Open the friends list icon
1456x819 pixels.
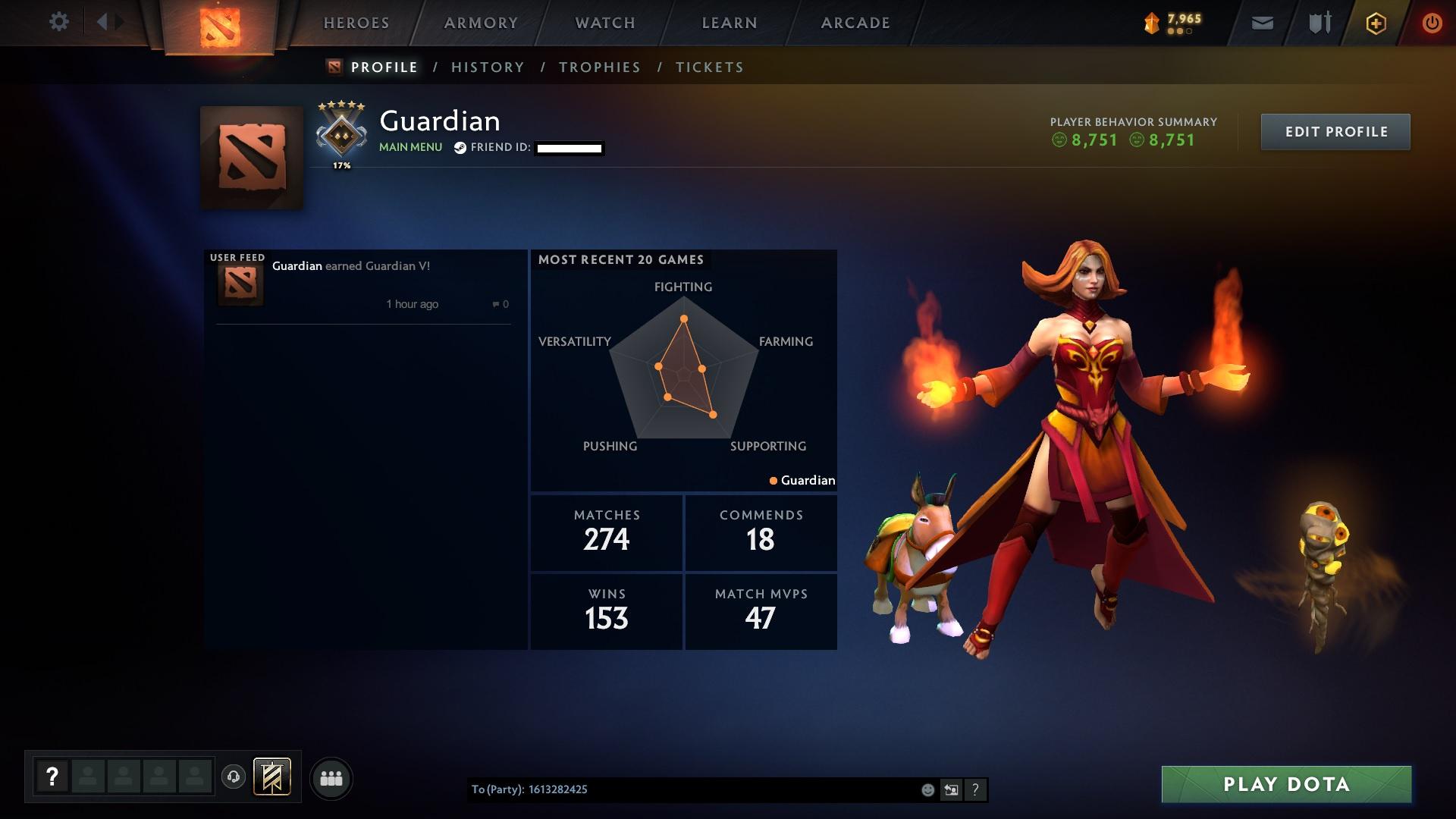331,778
